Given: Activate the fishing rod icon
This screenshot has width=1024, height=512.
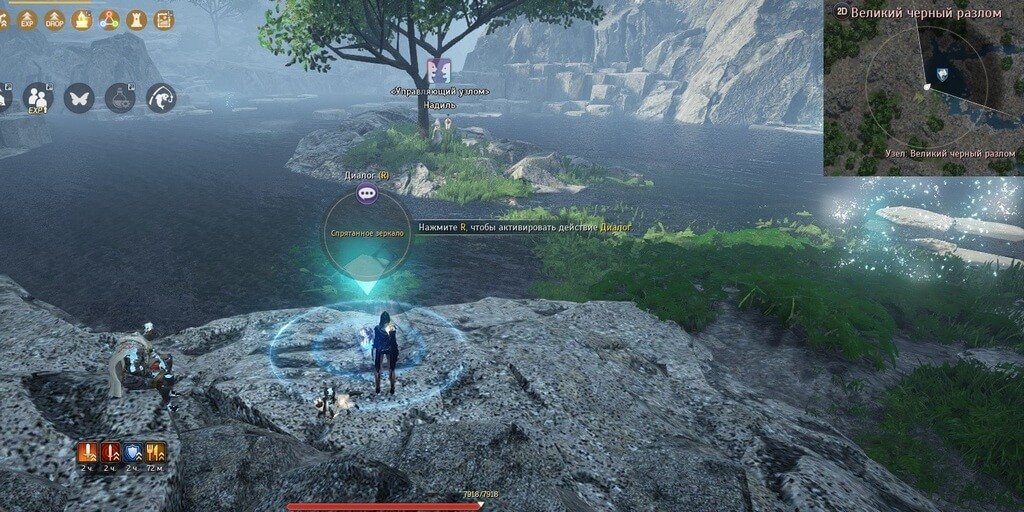Looking at the screenshot, I should pos(161,97).
